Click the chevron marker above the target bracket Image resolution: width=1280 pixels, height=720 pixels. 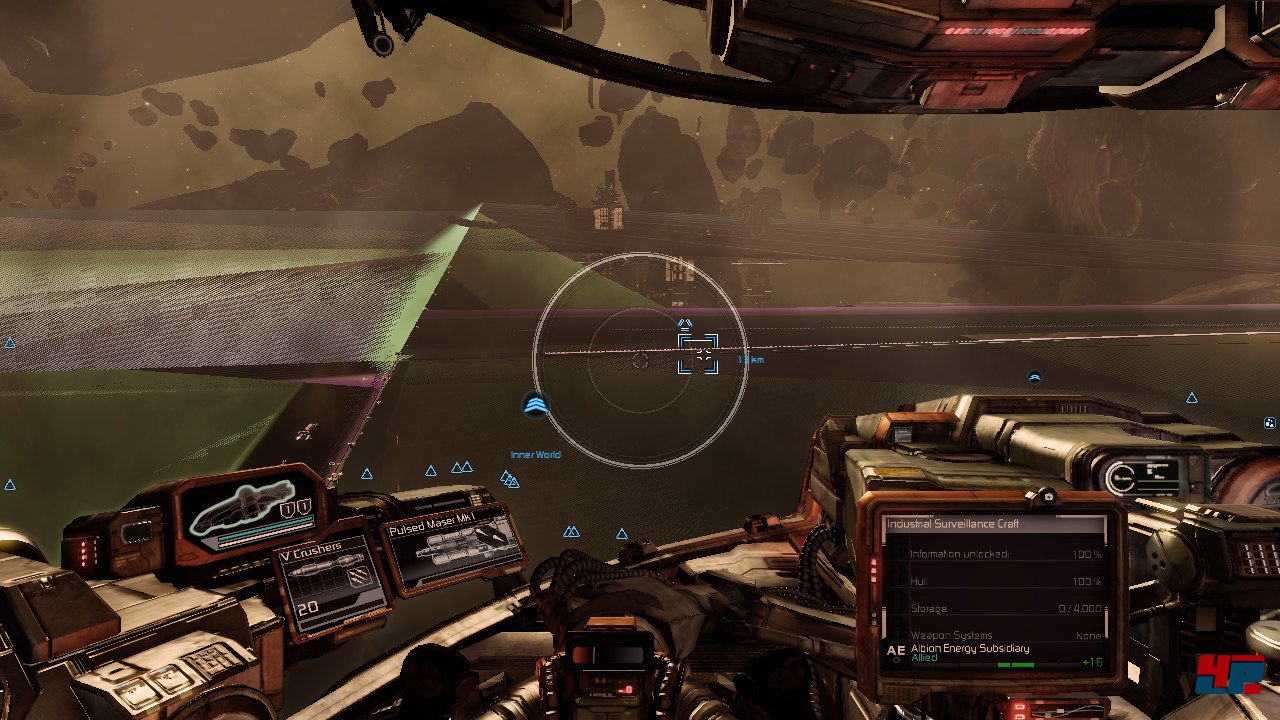685,324
